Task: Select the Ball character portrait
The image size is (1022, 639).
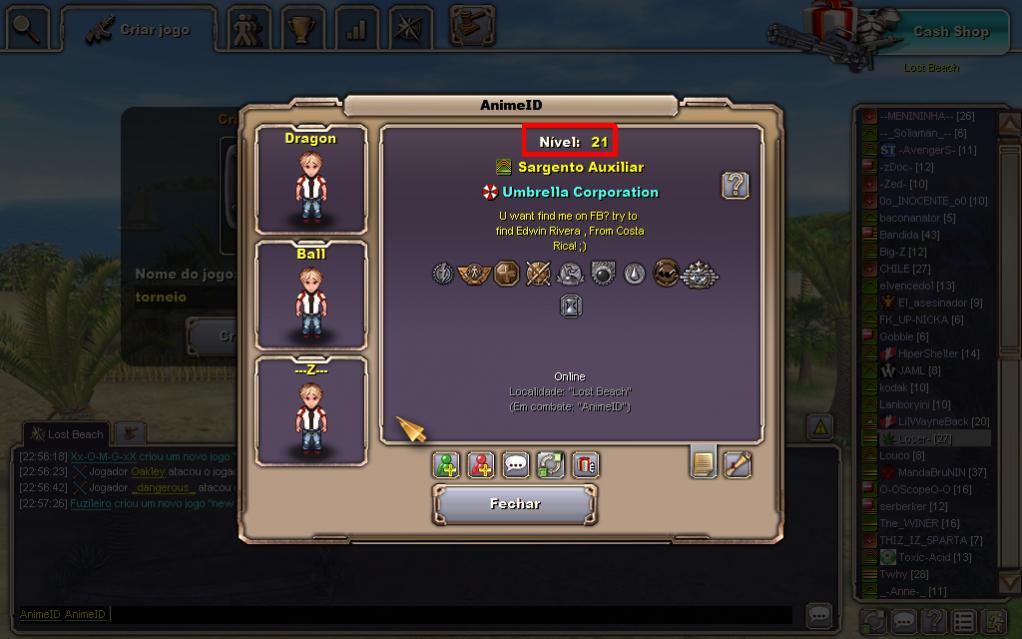Action: [310, 295]
